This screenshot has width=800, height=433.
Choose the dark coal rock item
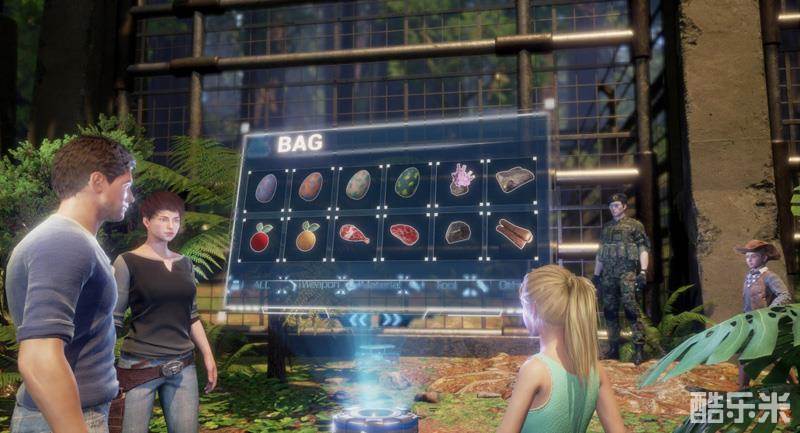coord(458,232)
